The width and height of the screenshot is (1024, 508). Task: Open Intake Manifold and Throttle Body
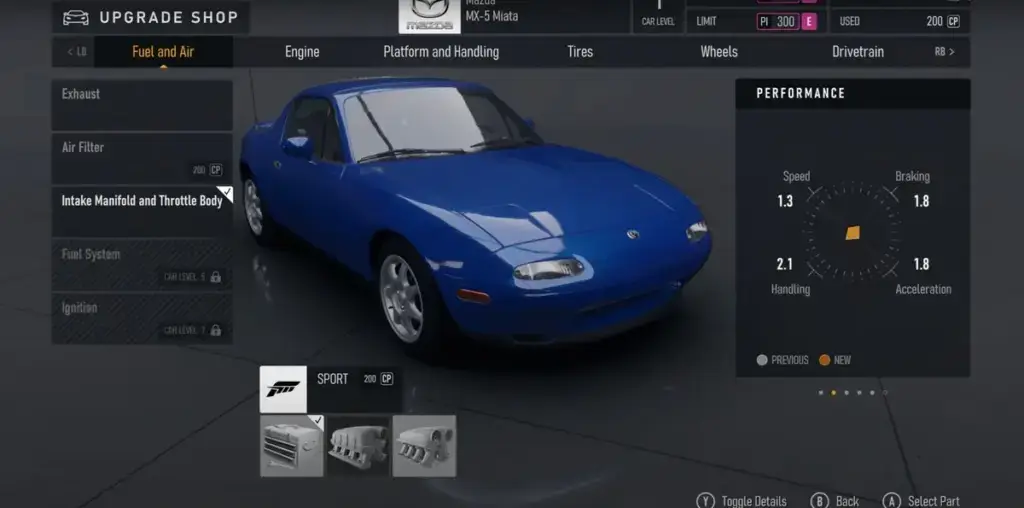click(142, 211)
